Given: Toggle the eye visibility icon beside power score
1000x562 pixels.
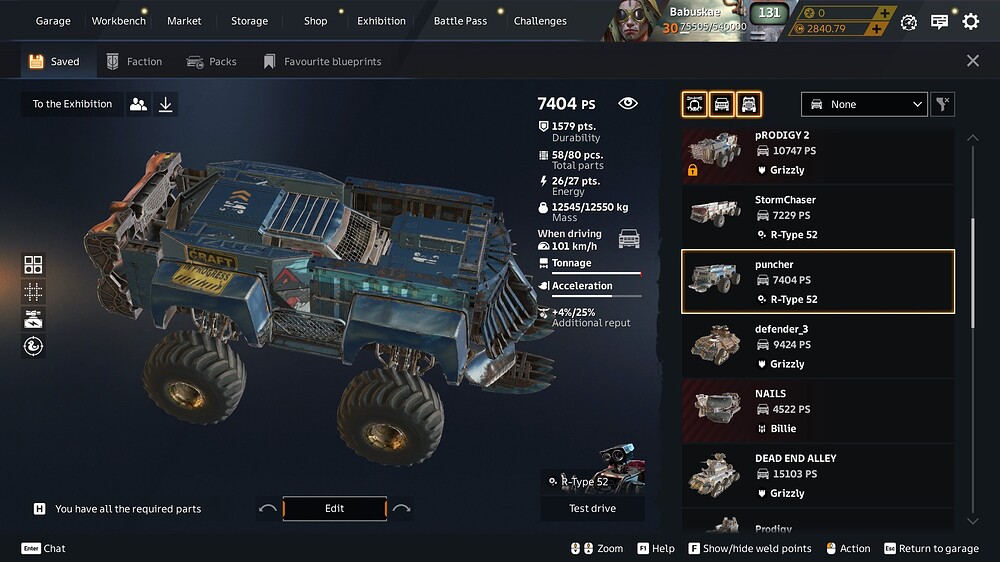Looking at the screenshot, I should coord(628,103).
